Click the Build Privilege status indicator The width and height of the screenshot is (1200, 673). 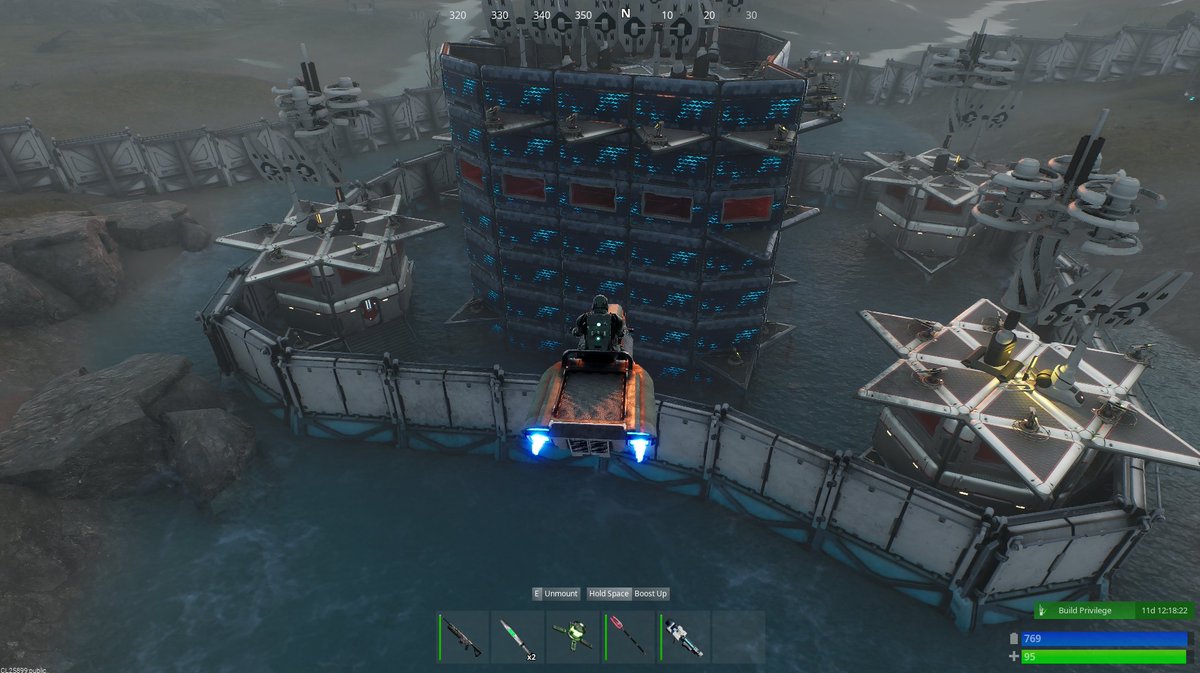[x=1111, y=610]
